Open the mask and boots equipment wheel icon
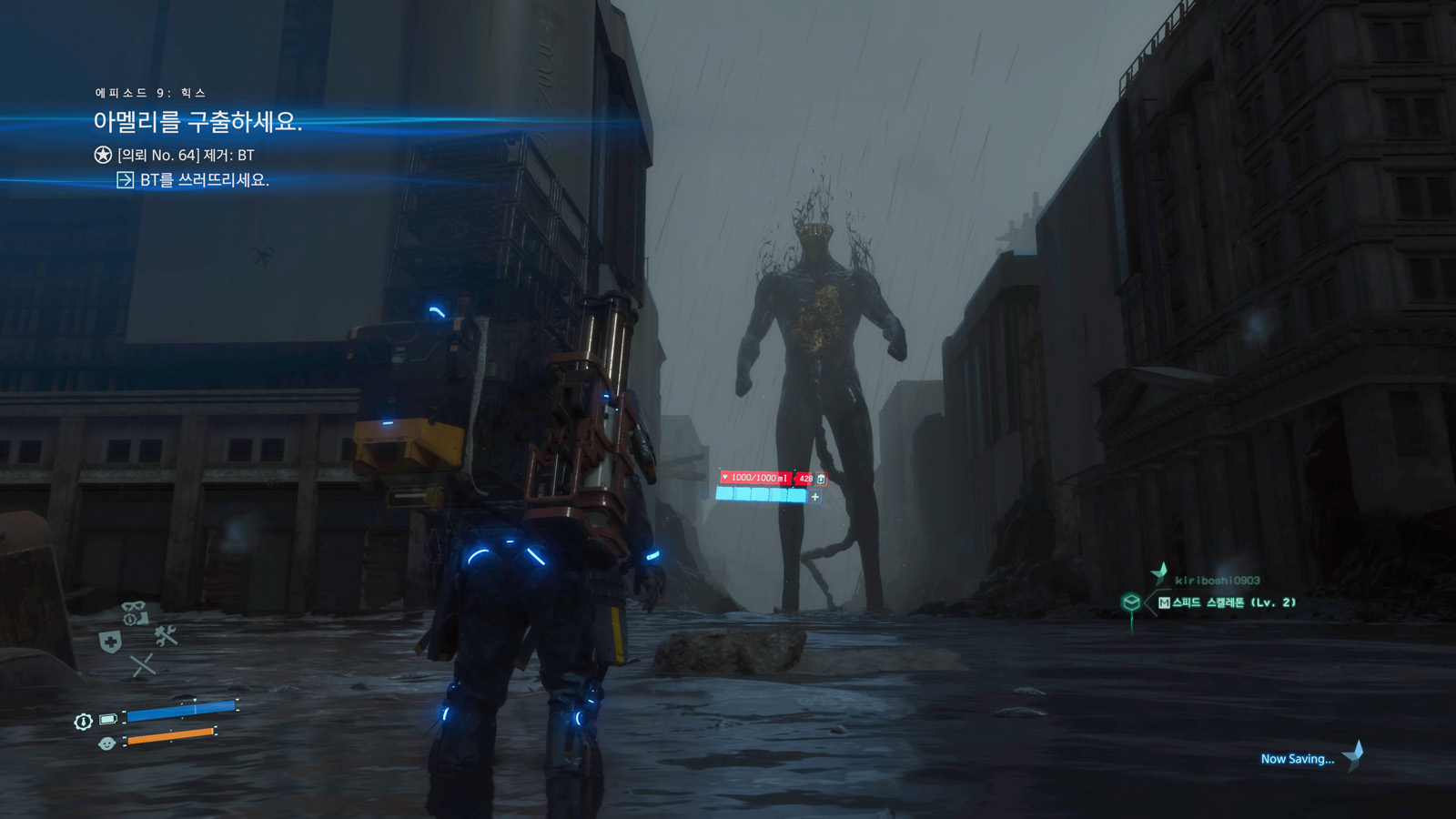1456x819 pixels. pos(135,612)
